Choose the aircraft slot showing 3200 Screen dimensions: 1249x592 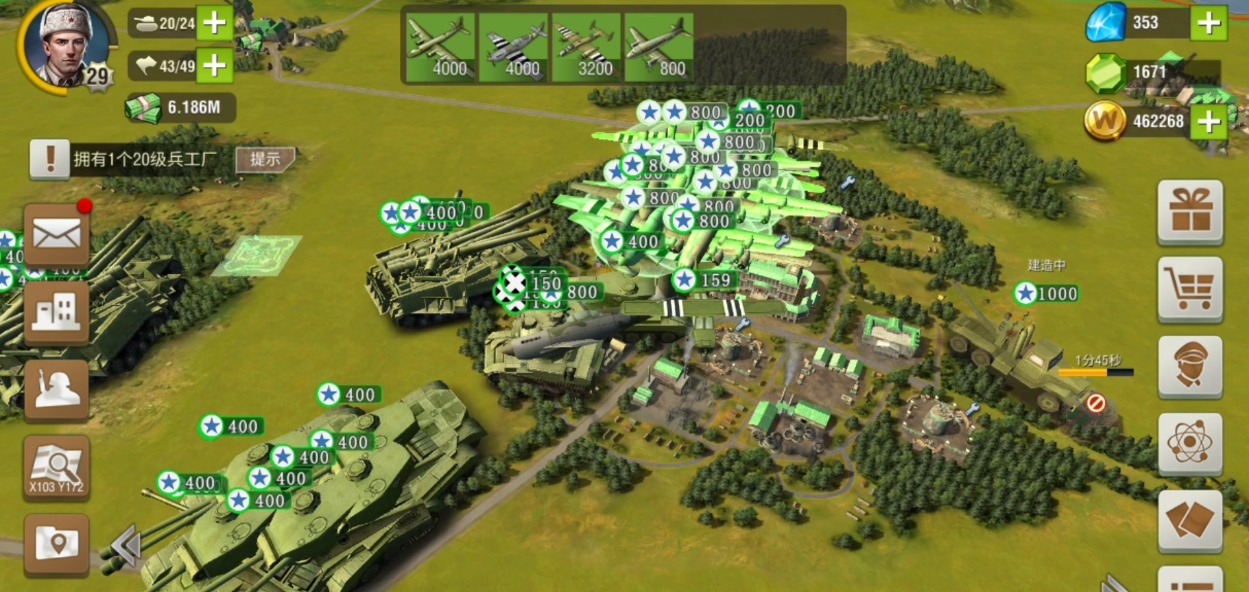(586, 47)
